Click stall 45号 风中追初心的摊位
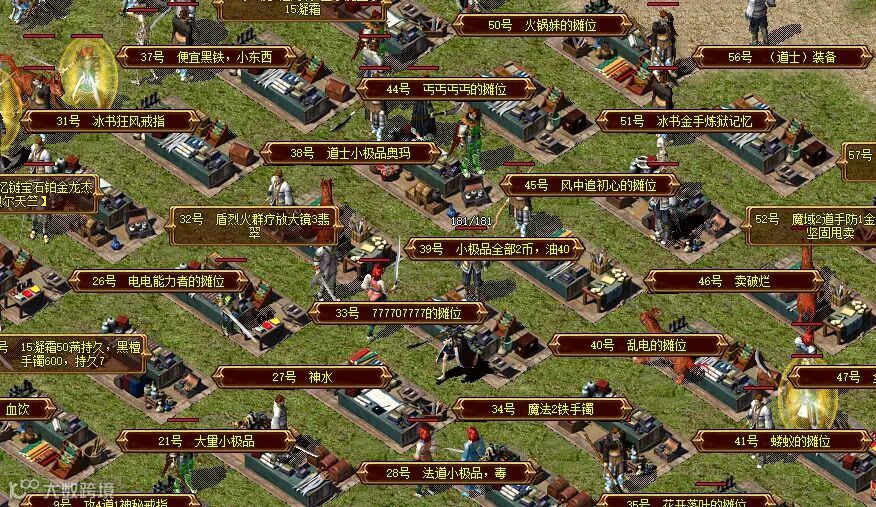Image resolution: width=876 pixels, height=507 pixels. tap(590, 185)
